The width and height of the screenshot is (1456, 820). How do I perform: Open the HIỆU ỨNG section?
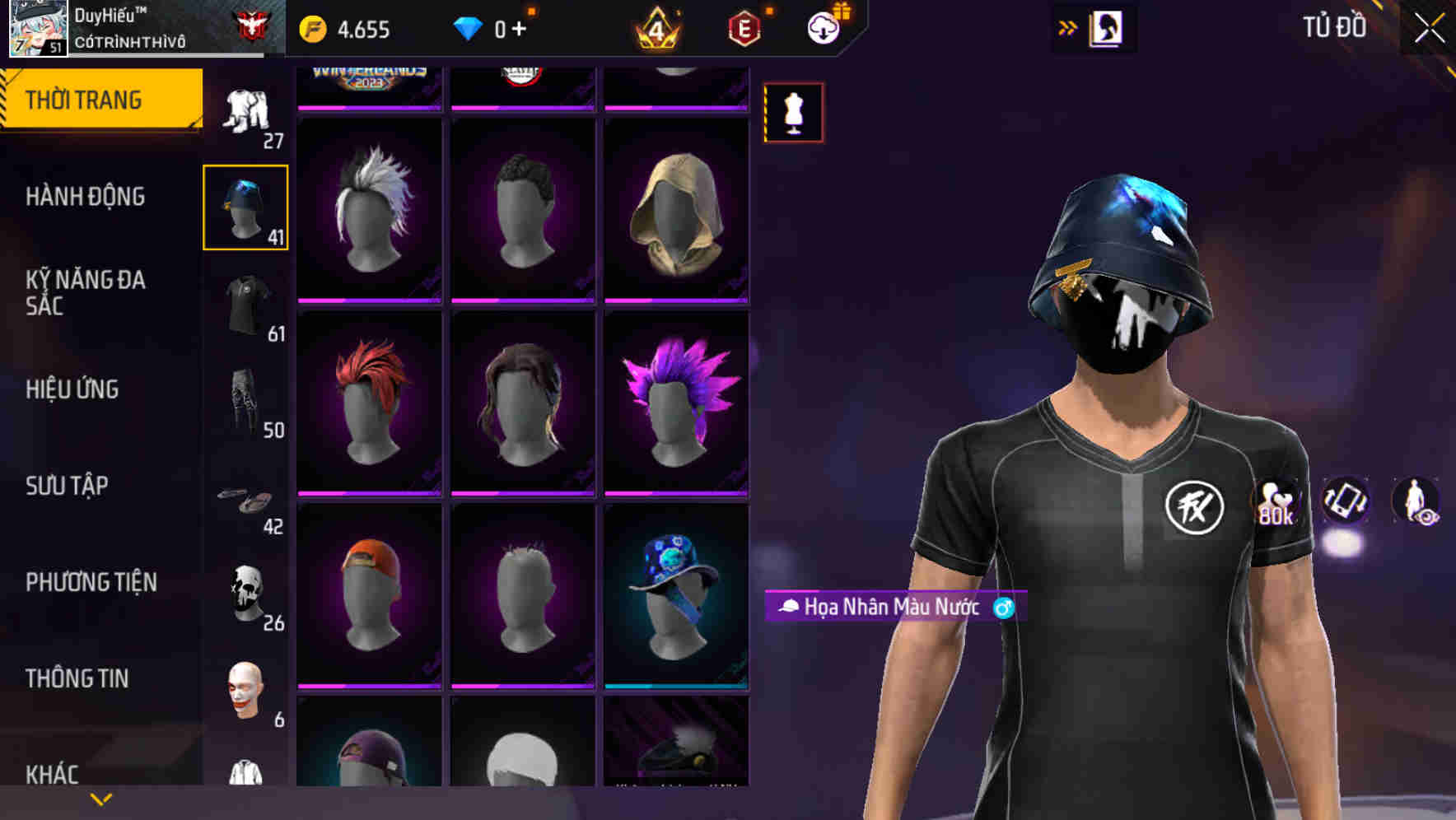pos(74,389)
